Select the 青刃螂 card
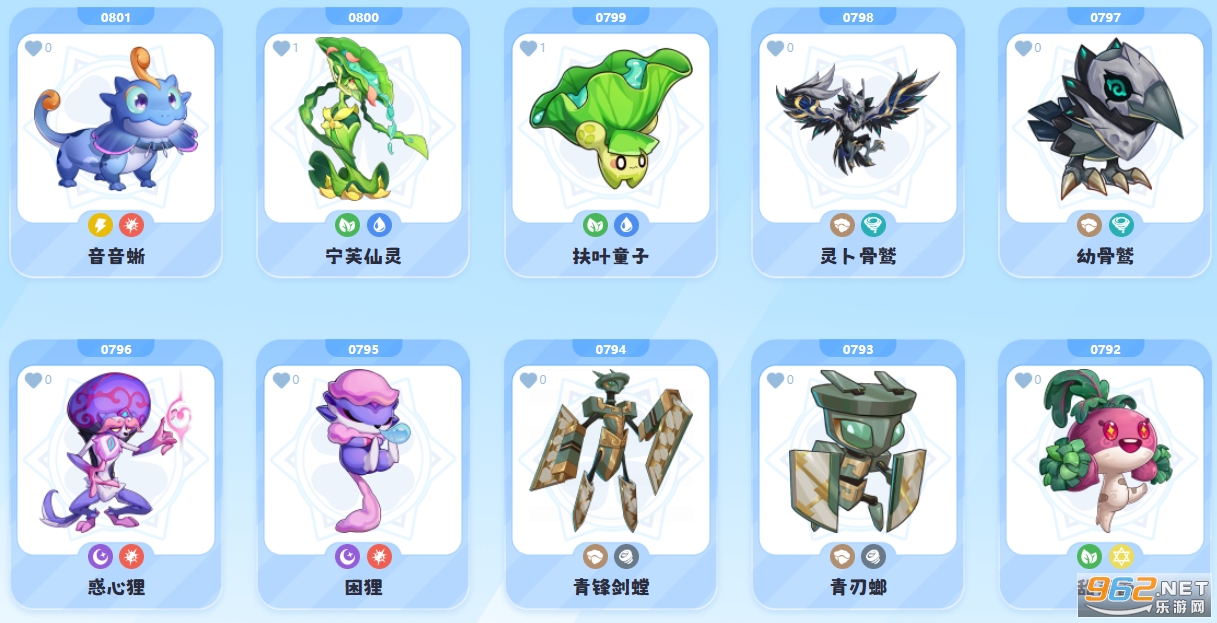This screenshot has height=623, width=1217. tap(858, 460)
